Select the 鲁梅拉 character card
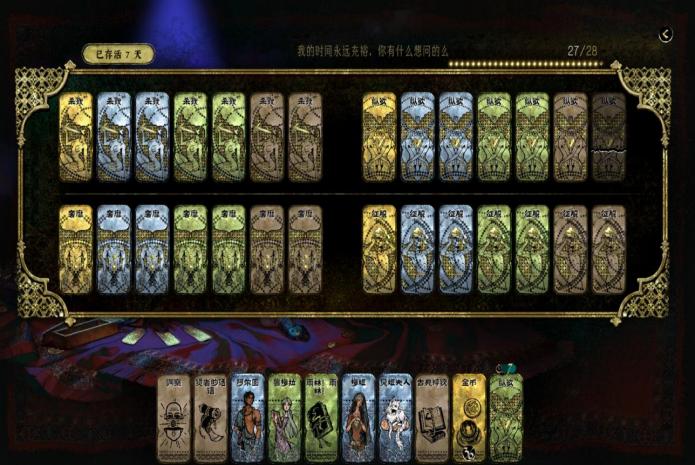 [284, 418]
